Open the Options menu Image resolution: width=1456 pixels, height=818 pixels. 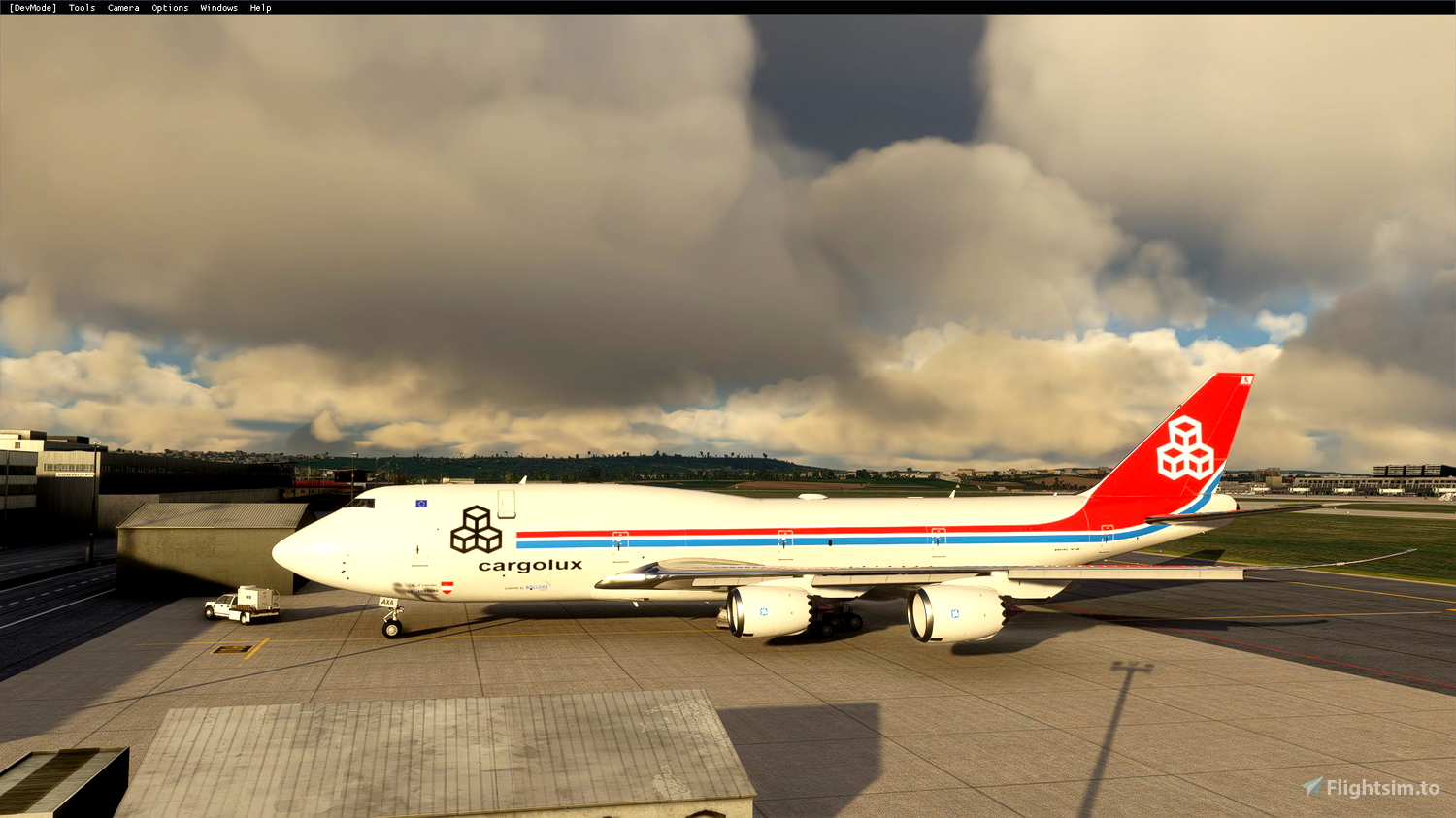[x=169, y=7]
